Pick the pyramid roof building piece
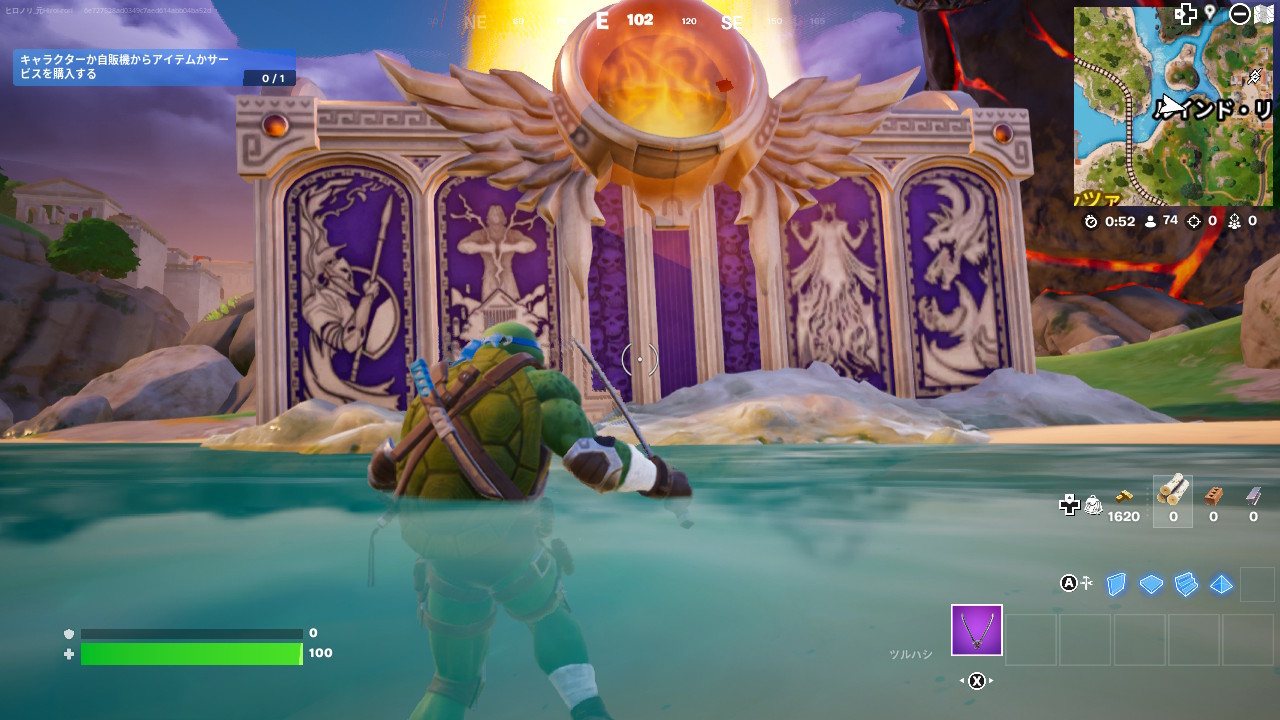 pos(1221,584)
